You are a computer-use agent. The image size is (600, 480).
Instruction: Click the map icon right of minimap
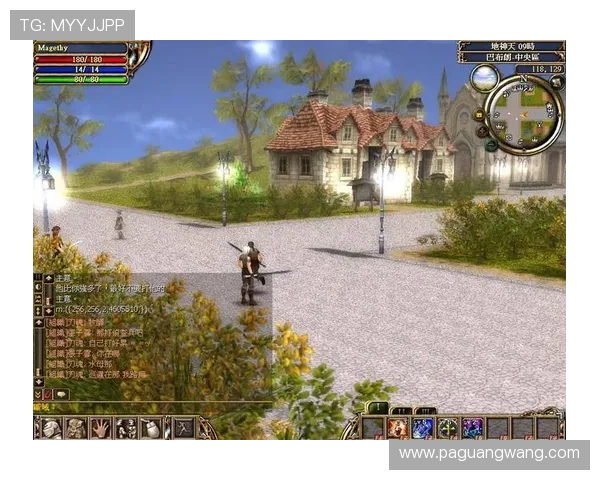coord(557,83)
